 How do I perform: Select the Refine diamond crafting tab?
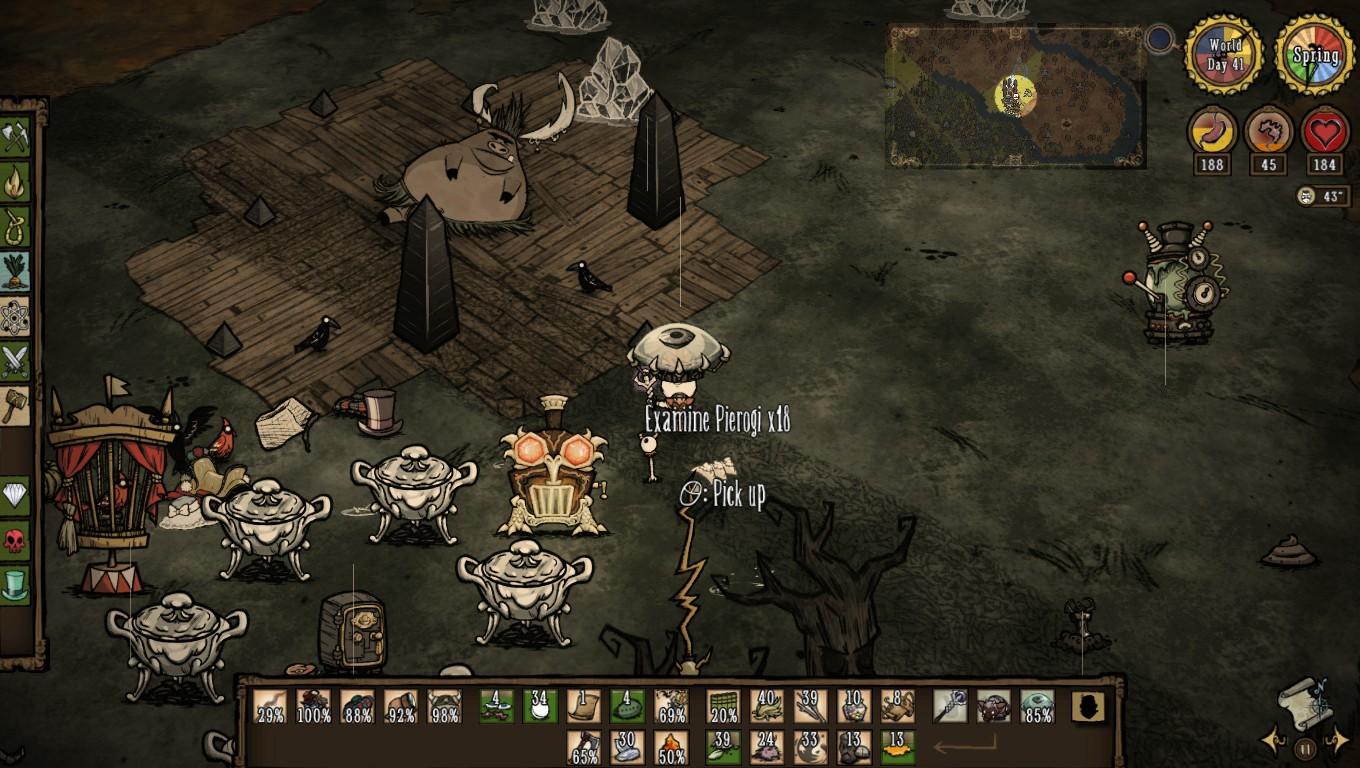tap(15, 495)
